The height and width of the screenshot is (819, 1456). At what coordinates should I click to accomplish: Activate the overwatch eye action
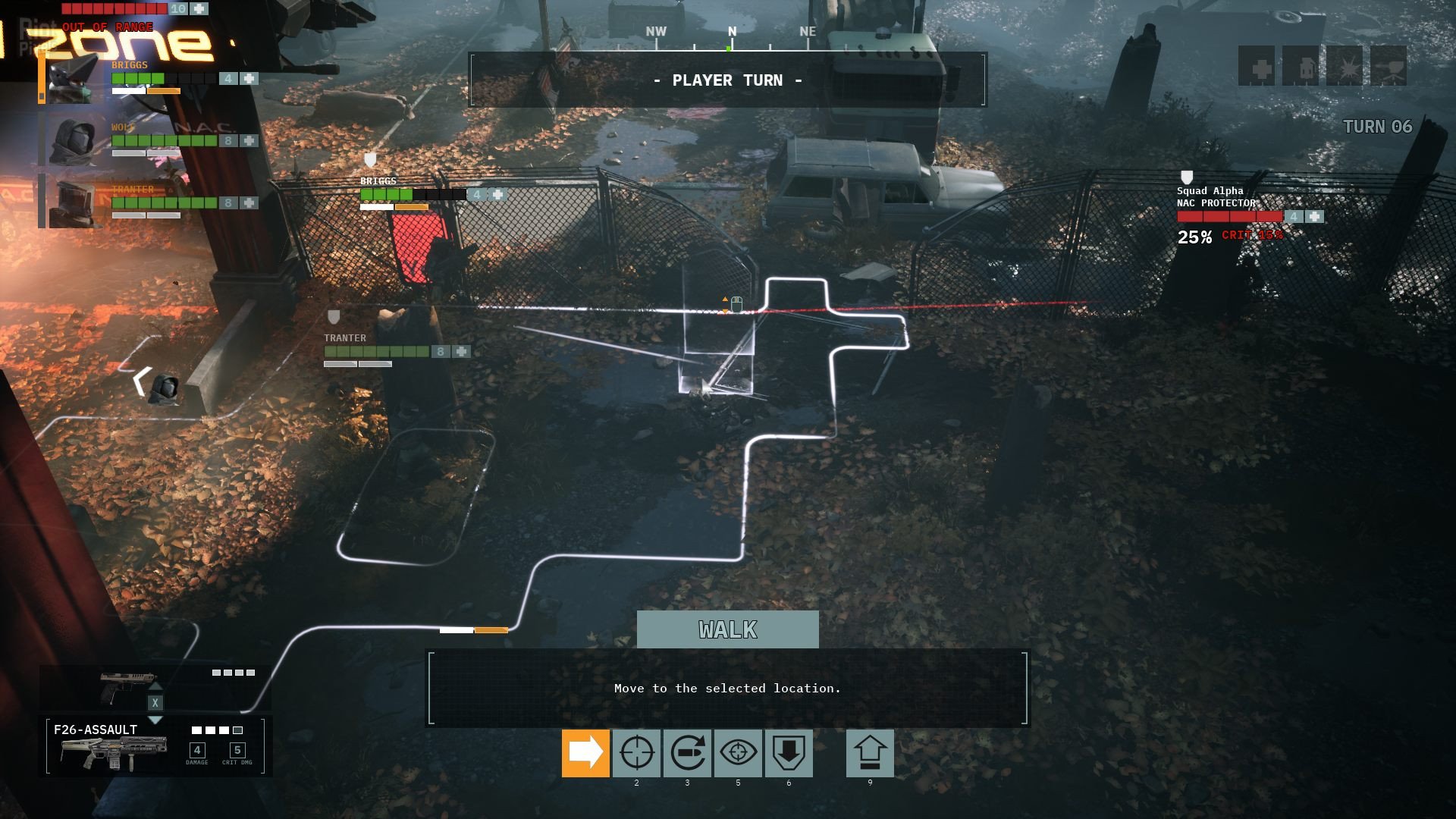click(738, 753)
